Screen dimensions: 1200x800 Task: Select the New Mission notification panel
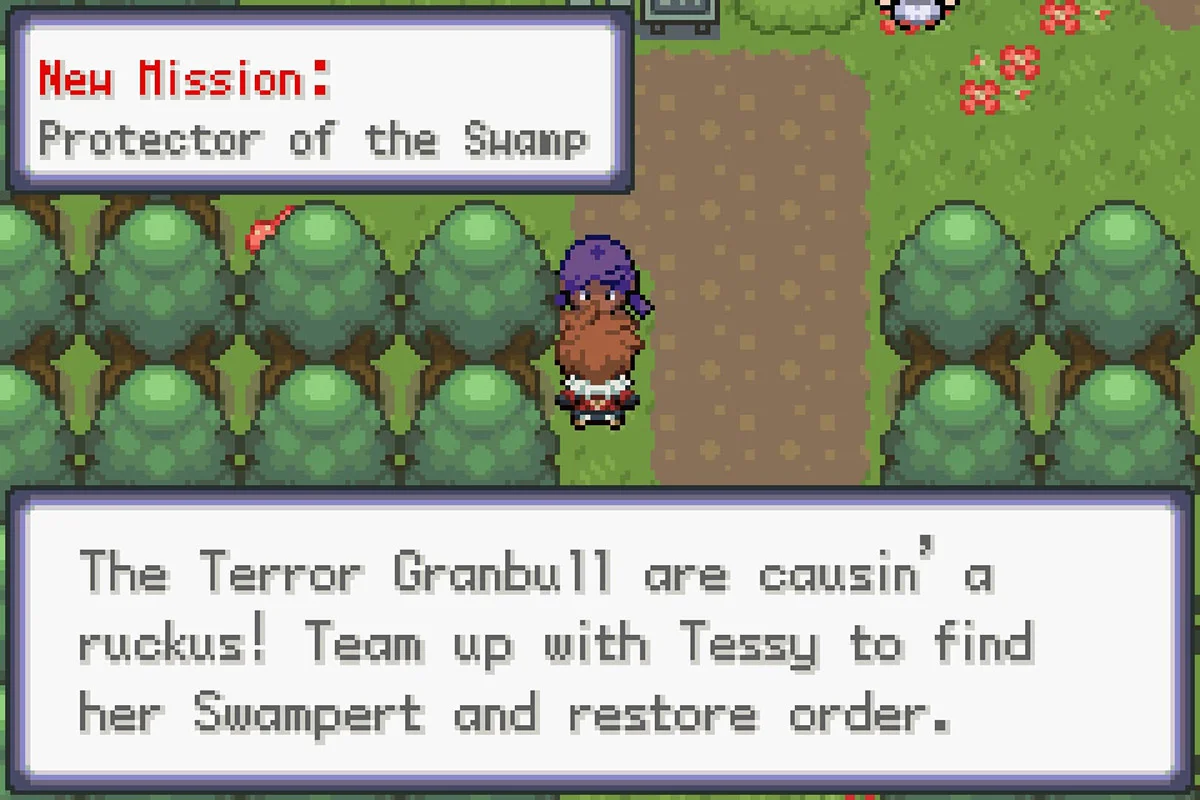click(318, 105)
